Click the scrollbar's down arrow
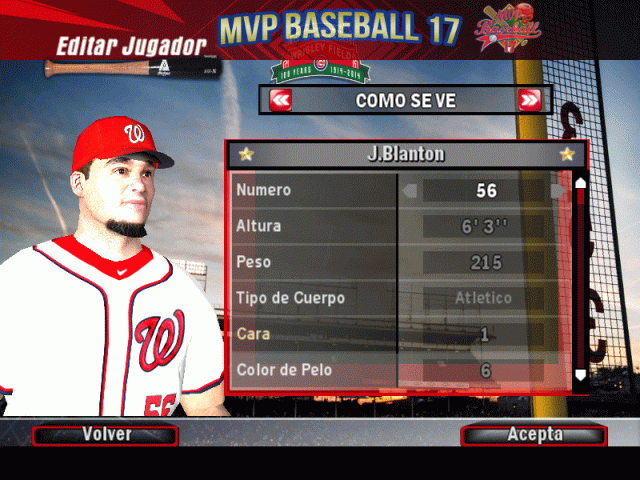Screen dimensions: 640x480 [579, 375]
